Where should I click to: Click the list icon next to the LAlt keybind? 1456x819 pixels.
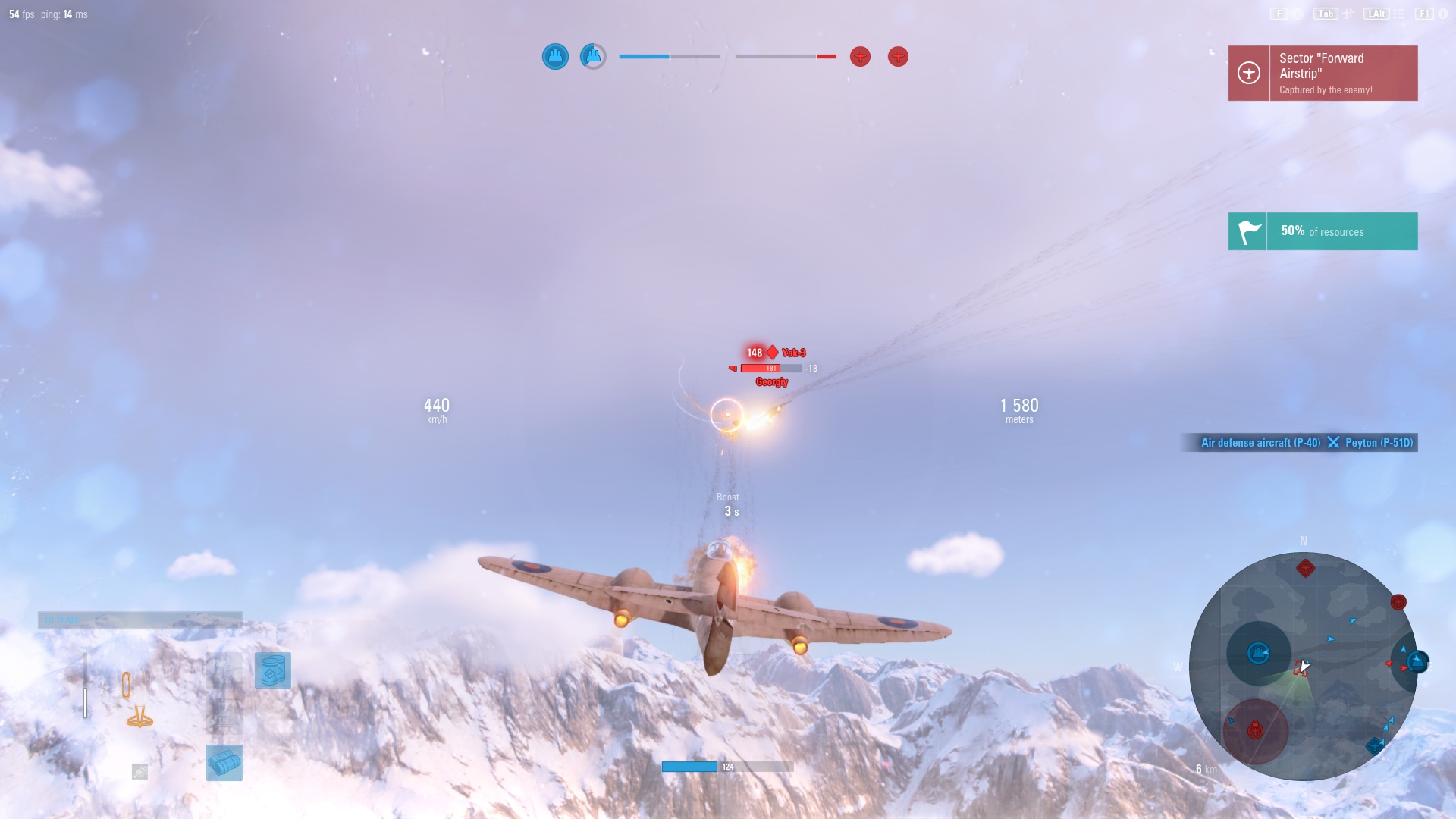[1399, 13]
